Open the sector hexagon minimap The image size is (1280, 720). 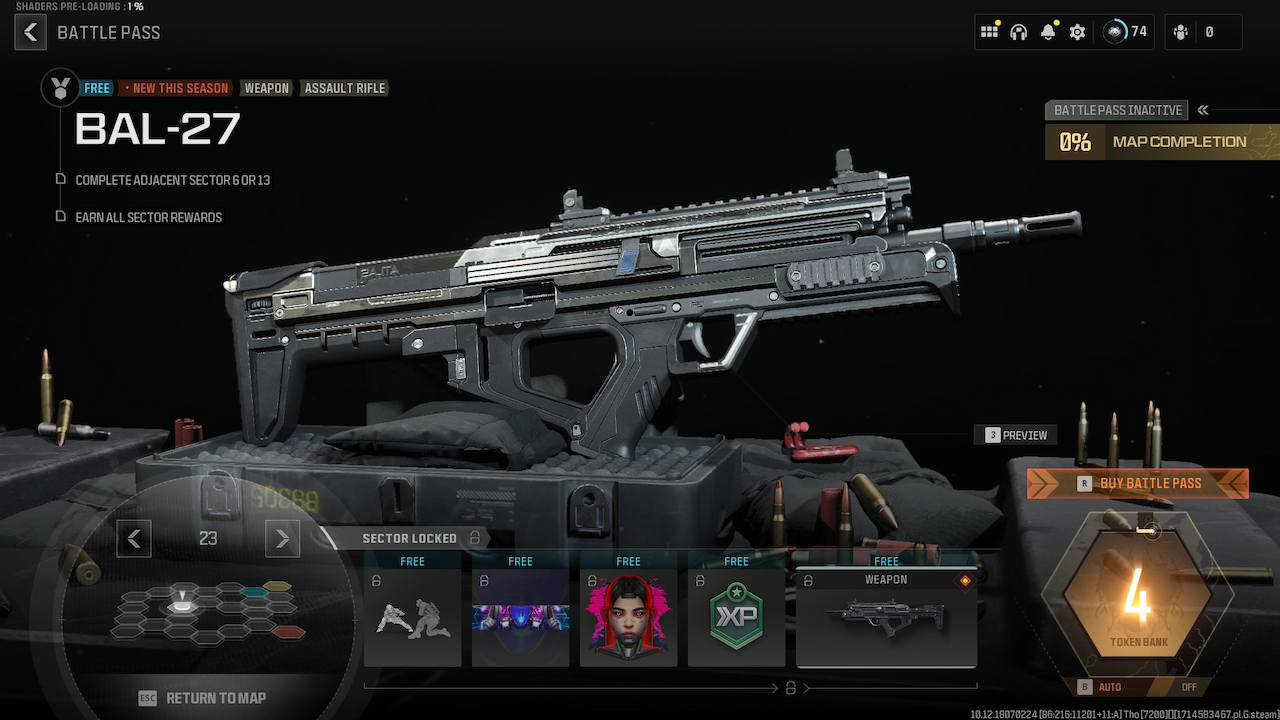[x=207, y=611]
